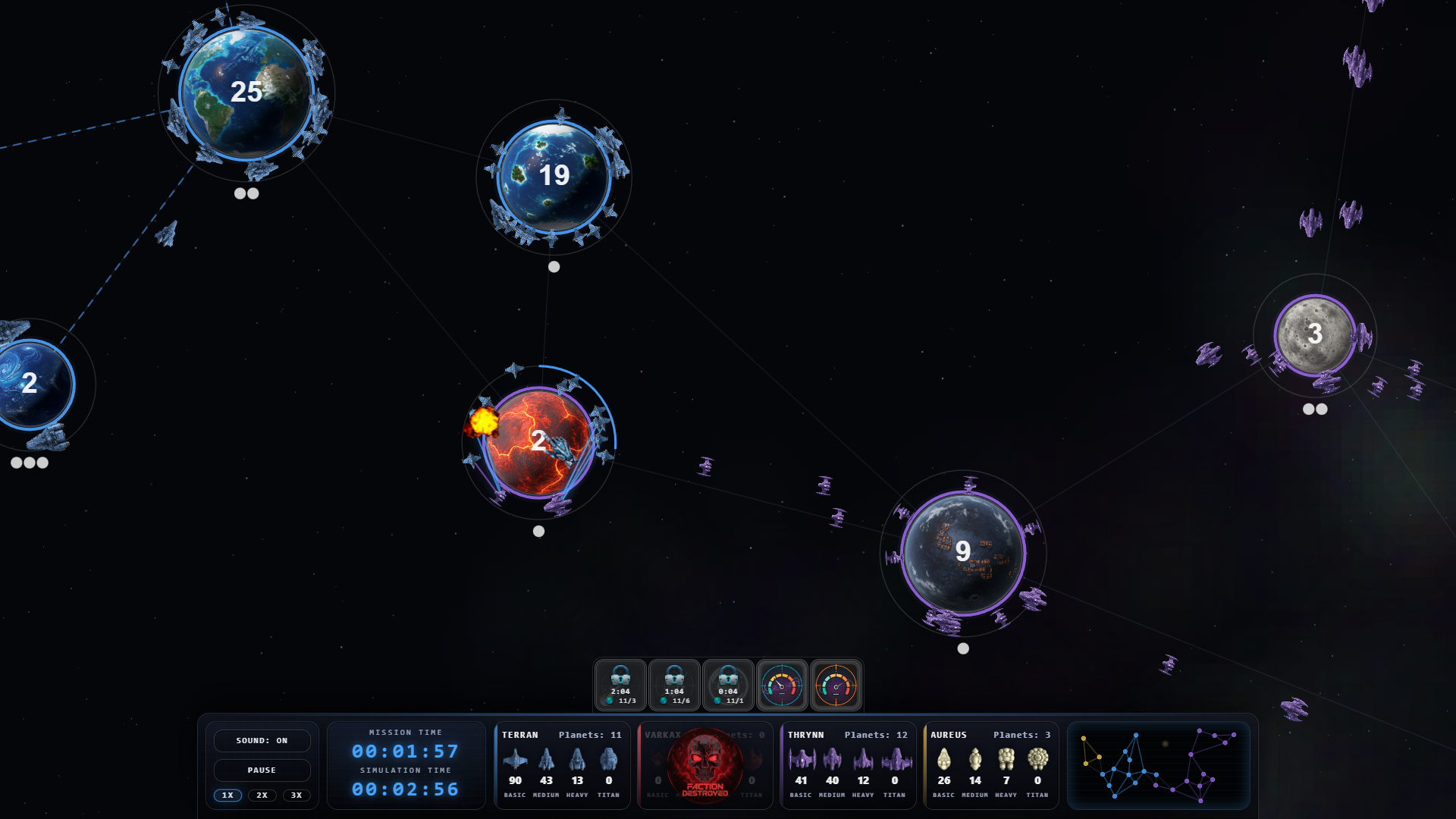This screenshot has height=819, width=1456.
Task: Pause the simulation
Action: tap(262, 770)
